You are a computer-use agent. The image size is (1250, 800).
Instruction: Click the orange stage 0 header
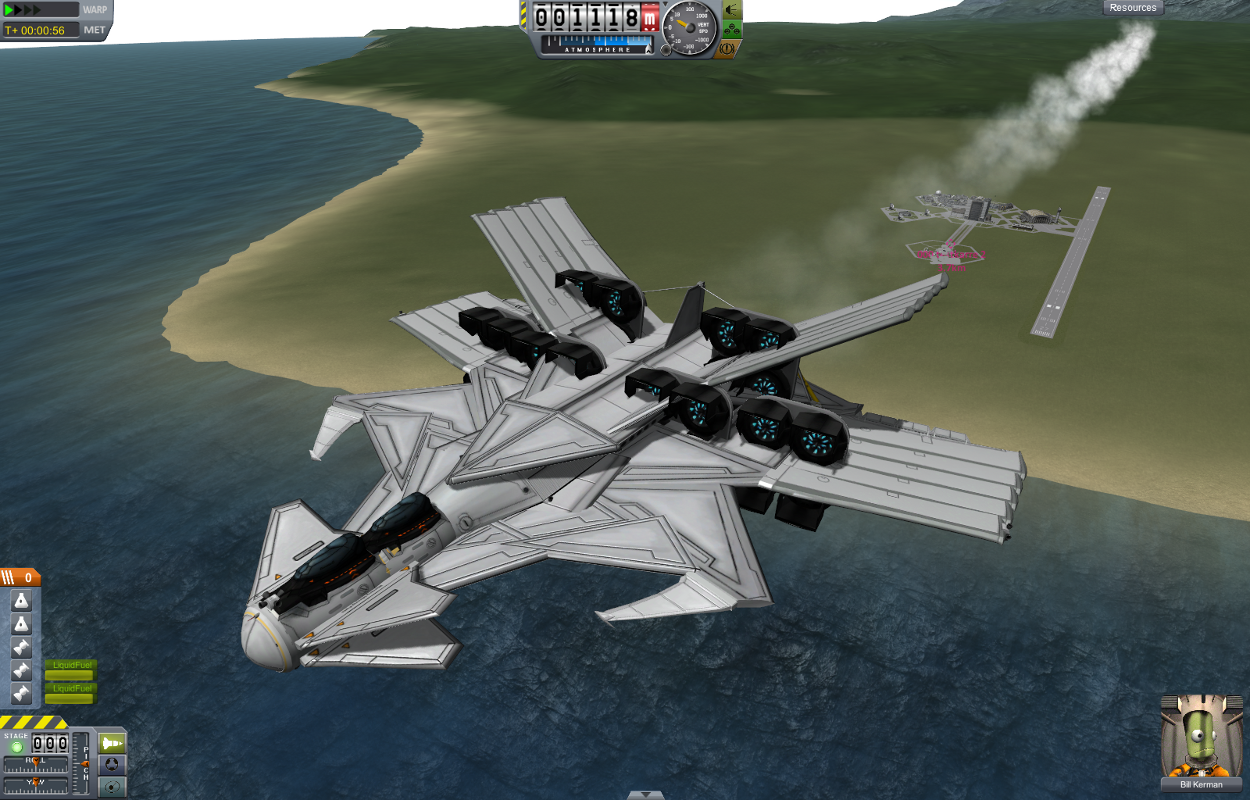tap(20, 577)
